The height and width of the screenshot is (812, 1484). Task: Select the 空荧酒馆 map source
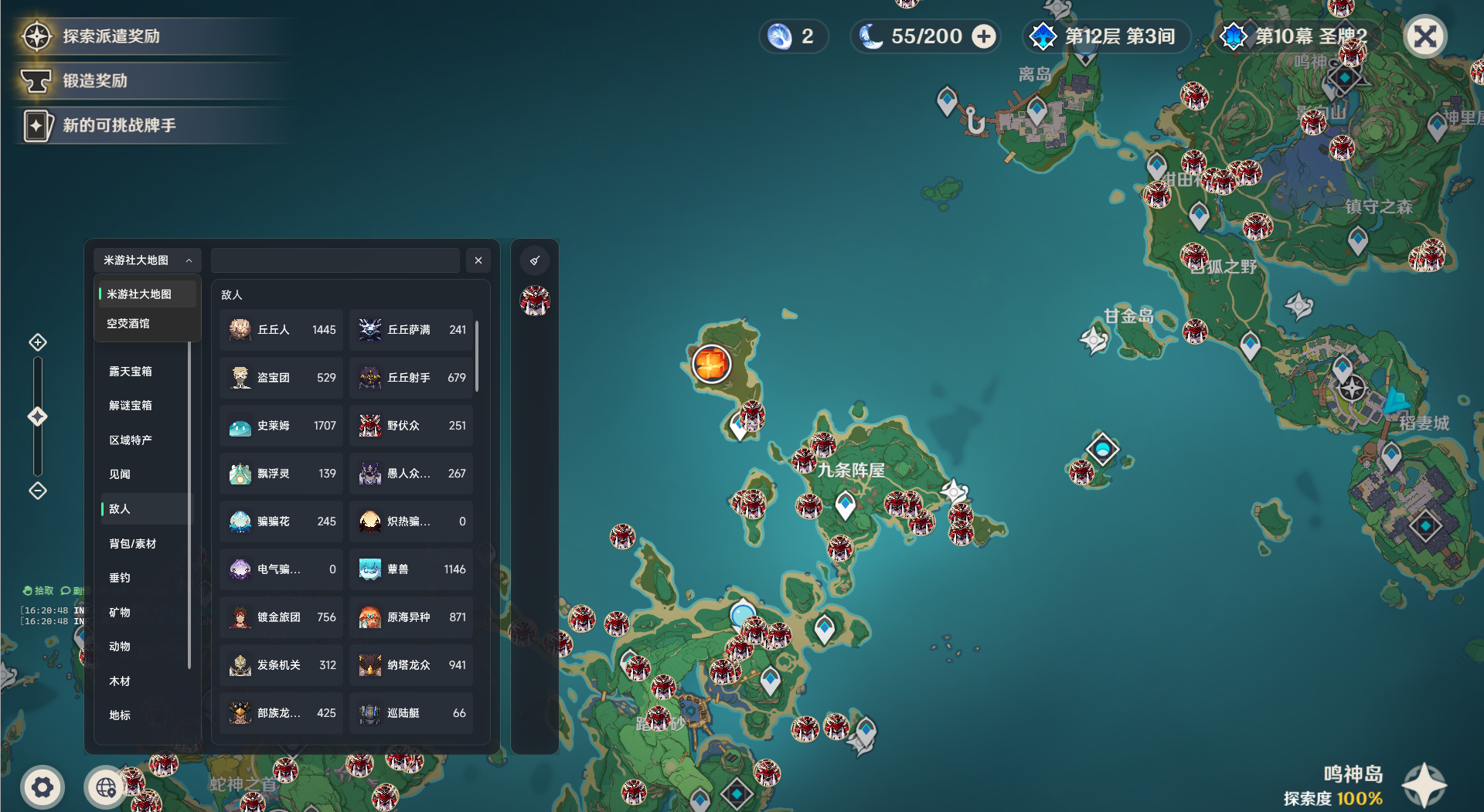click(128, 324)
